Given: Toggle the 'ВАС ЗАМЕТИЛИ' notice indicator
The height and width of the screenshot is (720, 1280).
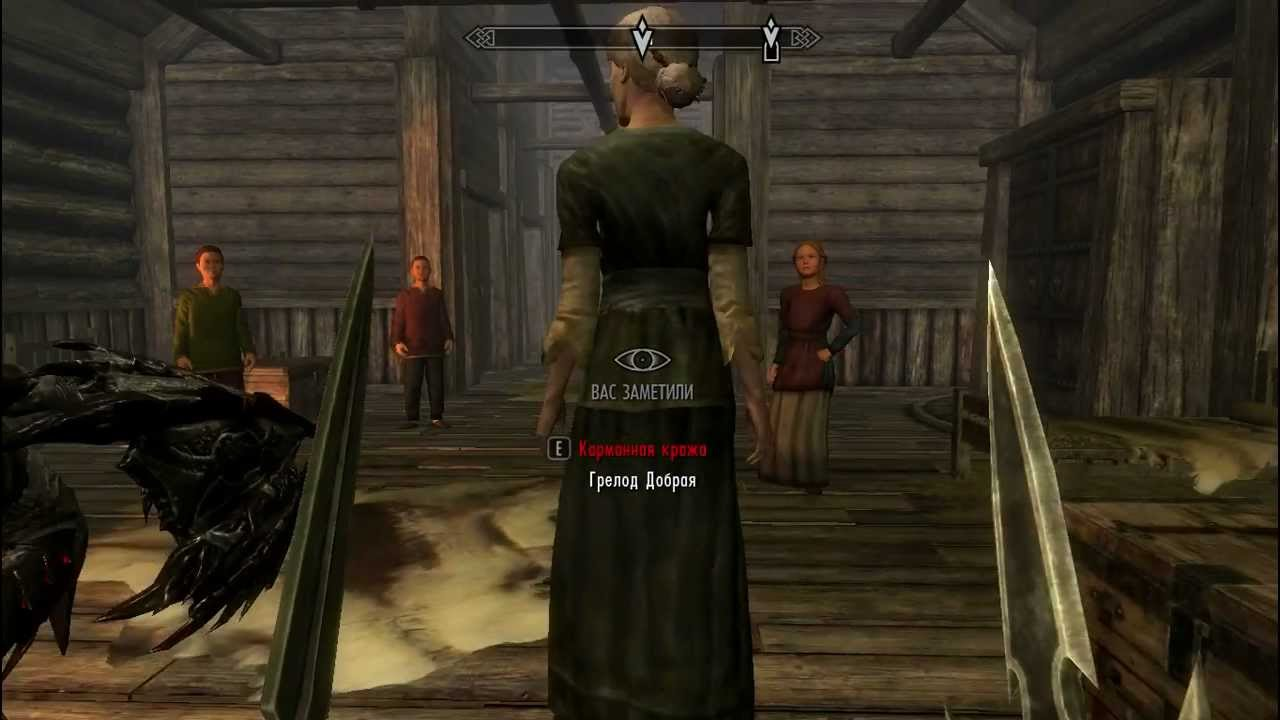Looking at the screenshot, I should tap(641, 392).
